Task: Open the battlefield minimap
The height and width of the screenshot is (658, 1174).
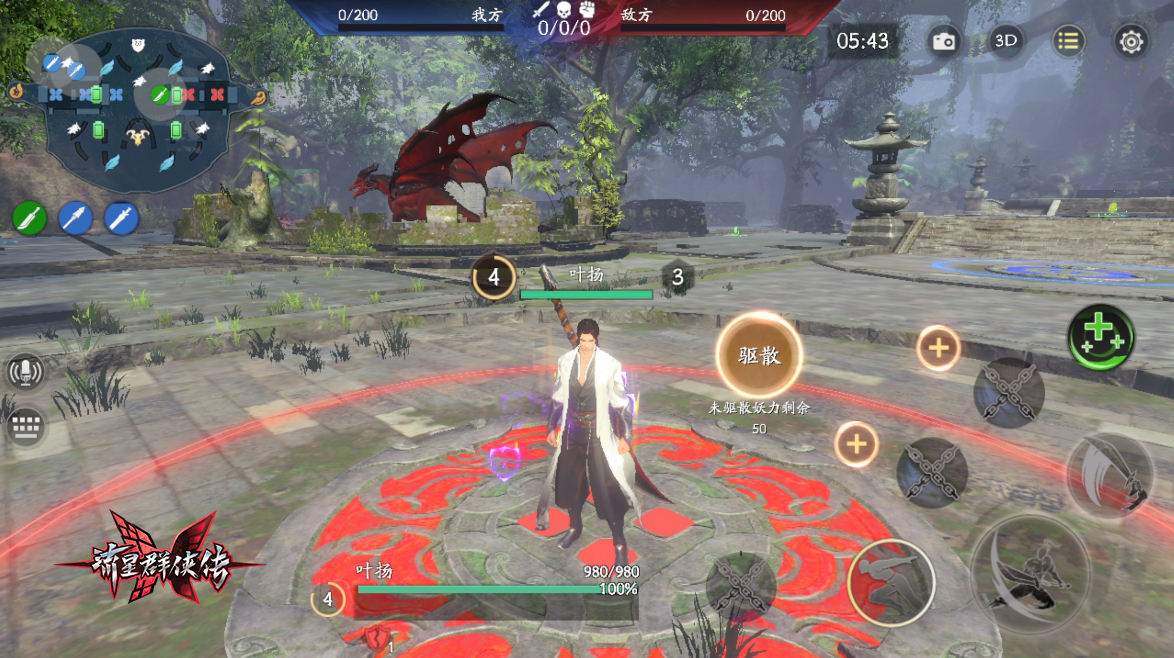Action: point(137,108)
